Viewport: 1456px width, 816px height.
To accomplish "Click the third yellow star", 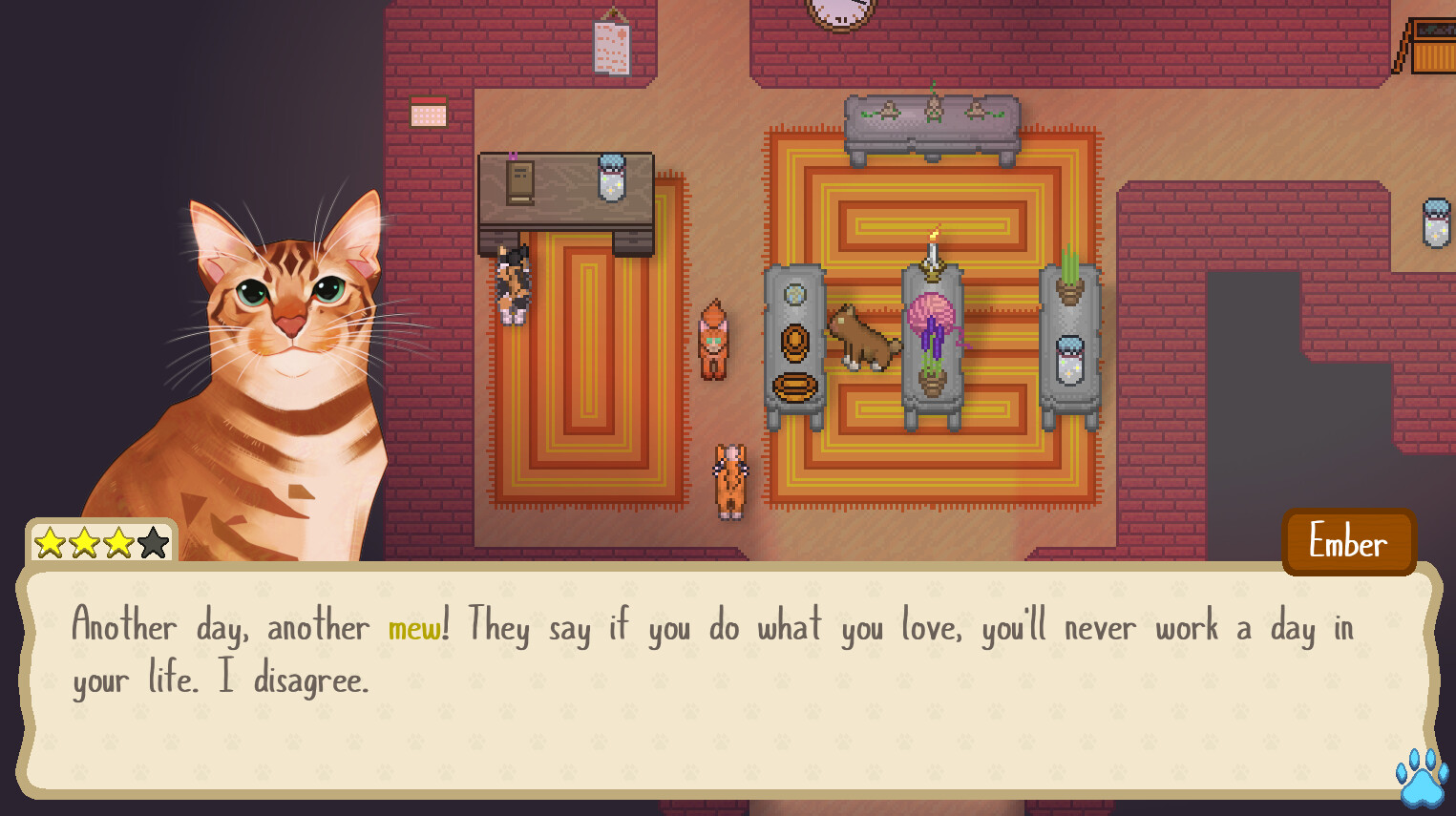I will coord(118,541).
